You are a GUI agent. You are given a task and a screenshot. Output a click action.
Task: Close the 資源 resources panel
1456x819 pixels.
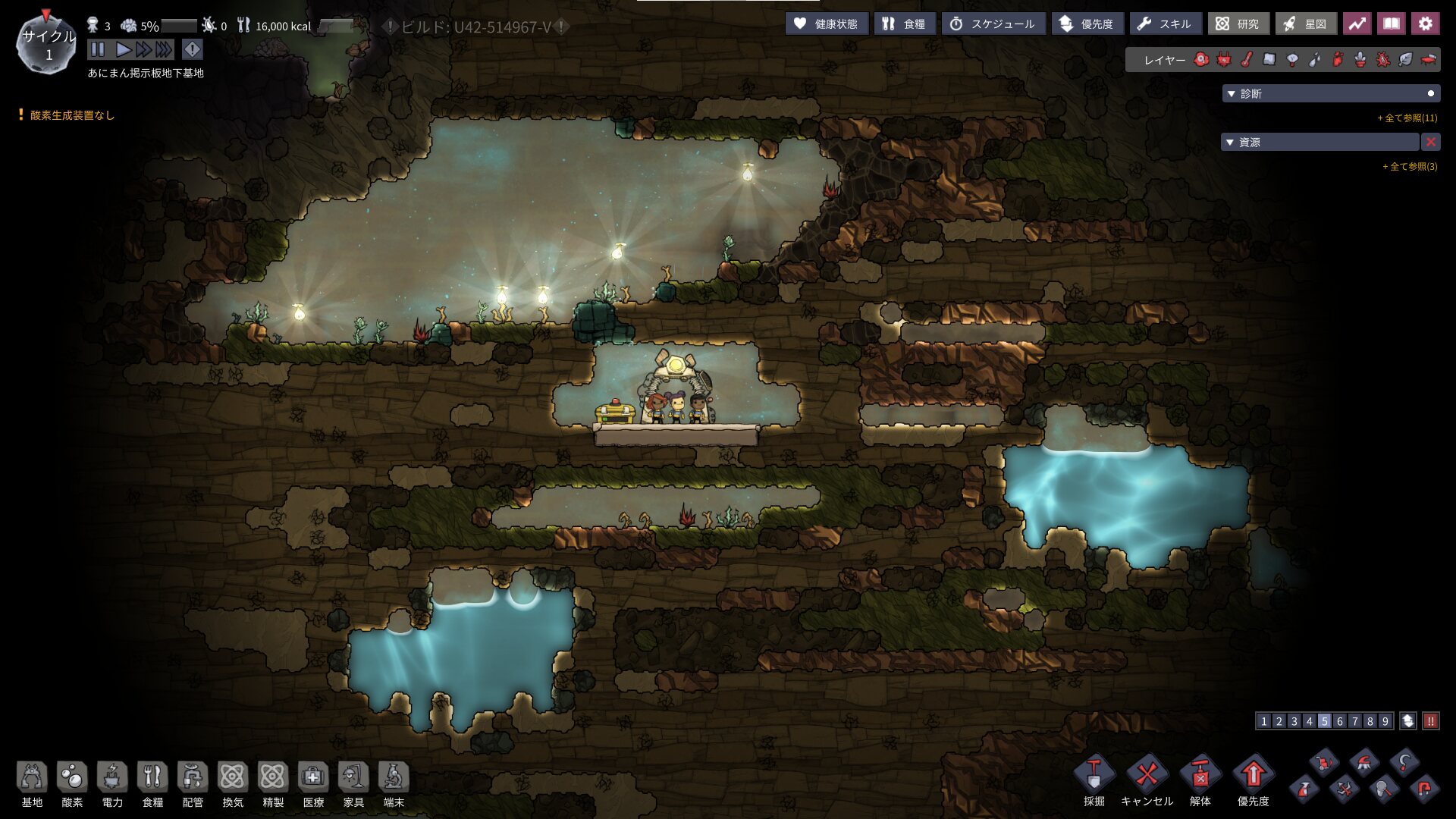[x=1430, y=143]
